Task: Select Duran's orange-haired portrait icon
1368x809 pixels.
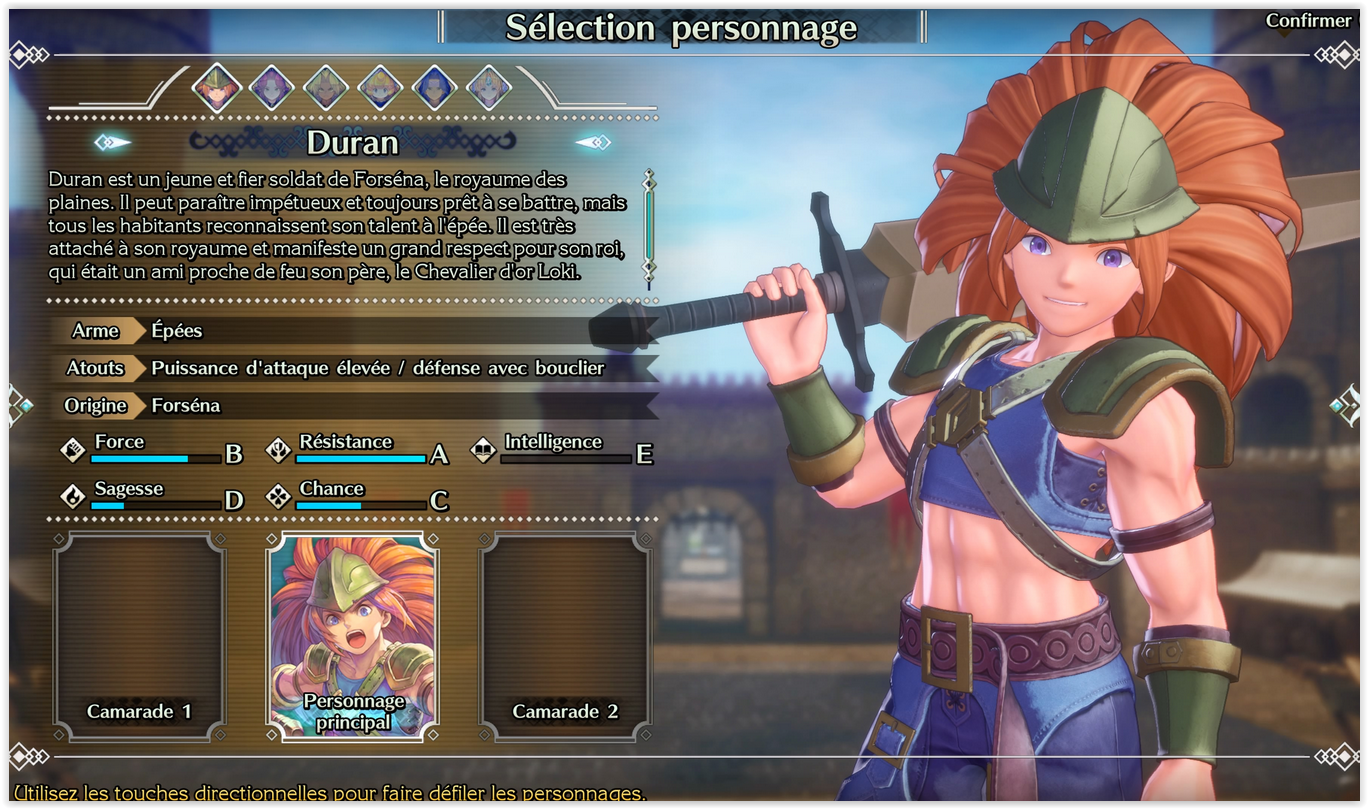Action: [x=217, y=88]
